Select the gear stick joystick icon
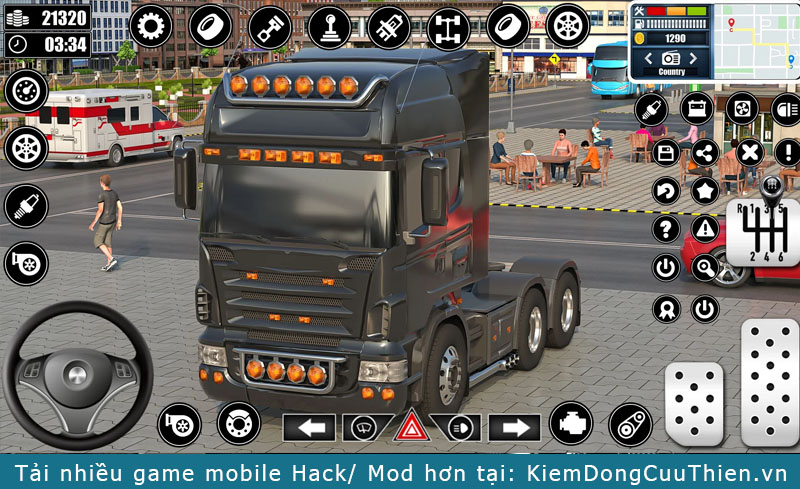The height and width of the screenshot is (489, 800). pyautogui.click(x=329, y=27)
